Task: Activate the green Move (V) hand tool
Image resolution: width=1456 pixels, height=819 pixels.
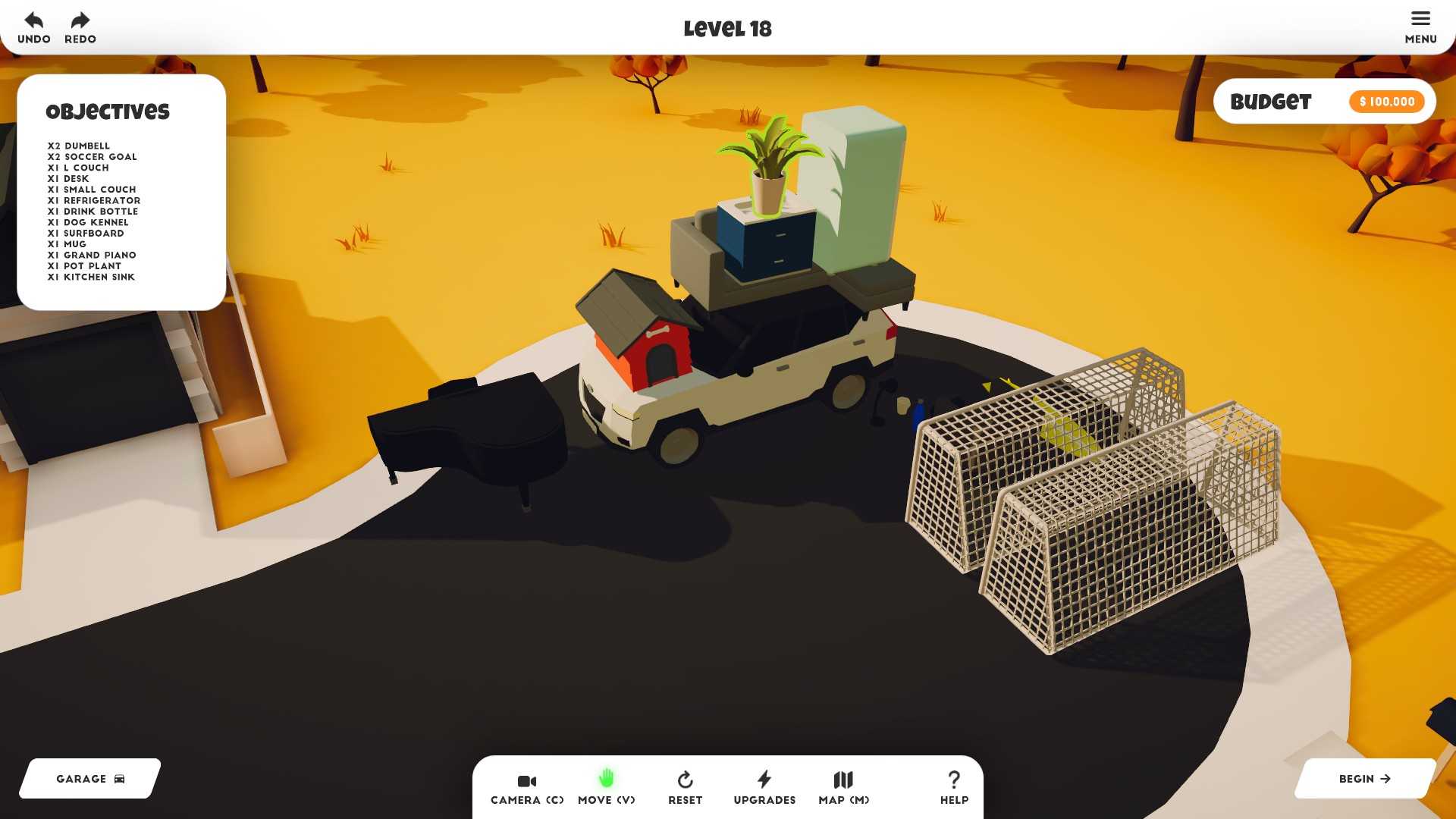Action: click(x=606, y=778)
